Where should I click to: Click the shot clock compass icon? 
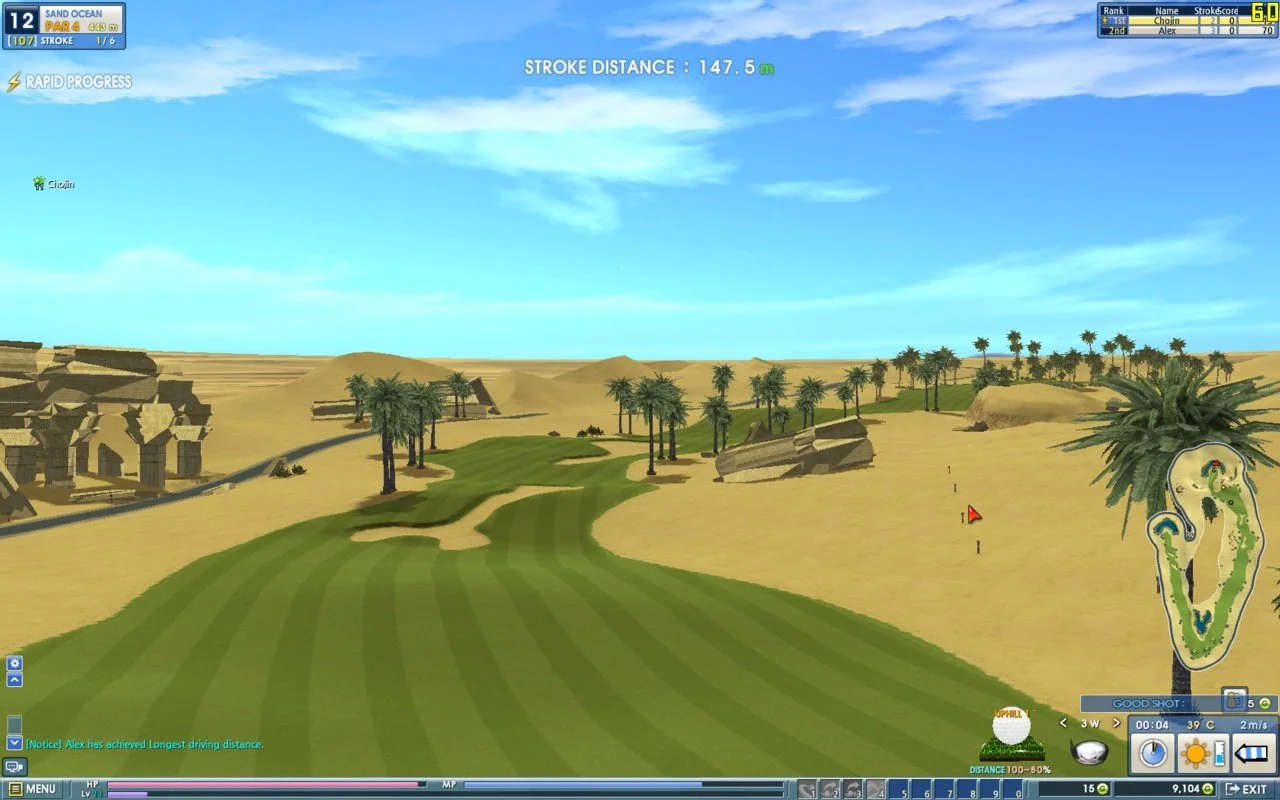pos(1153,753)
